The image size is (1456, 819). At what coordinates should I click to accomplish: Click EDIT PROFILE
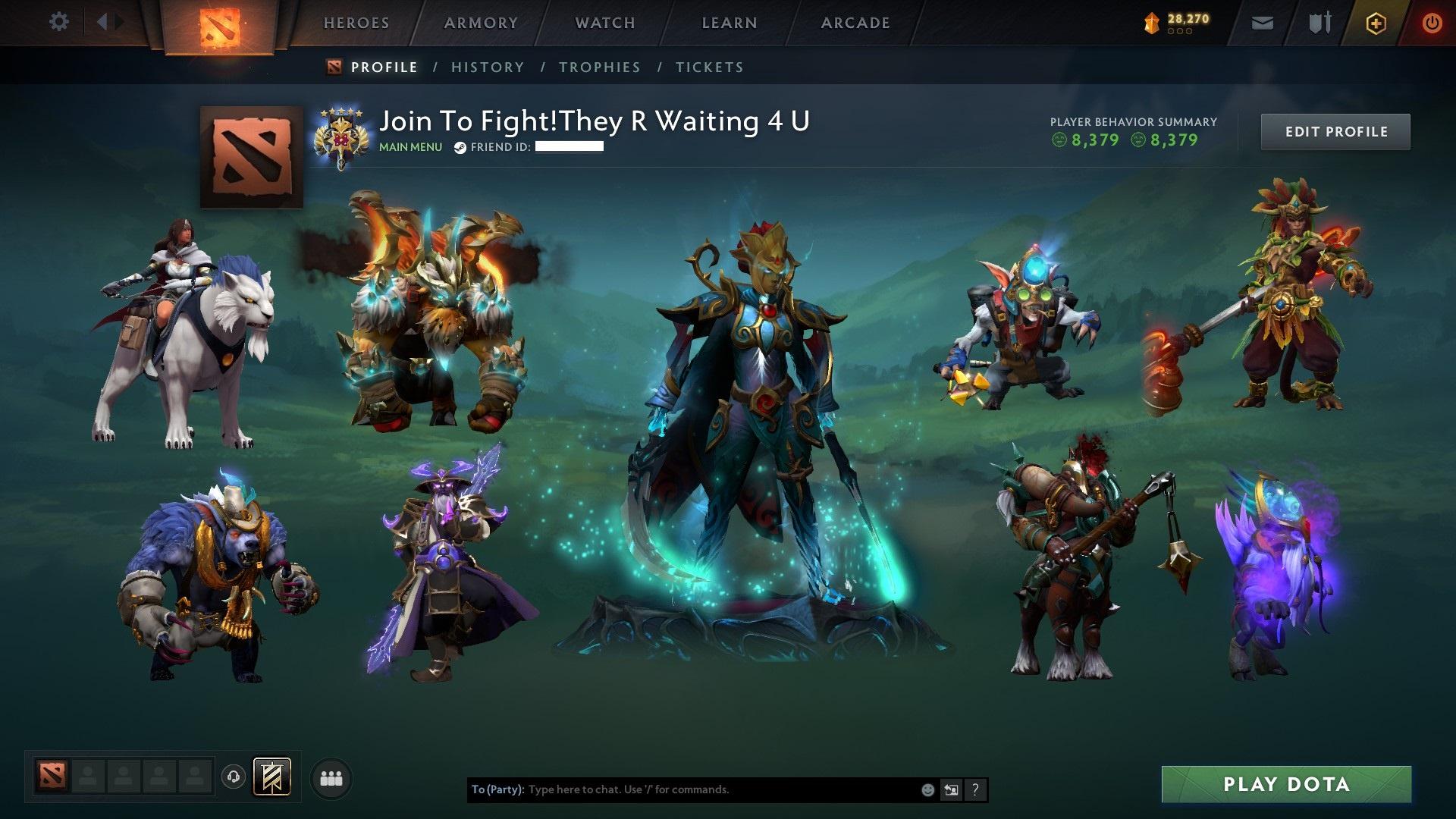click(x=1335, y=131)
